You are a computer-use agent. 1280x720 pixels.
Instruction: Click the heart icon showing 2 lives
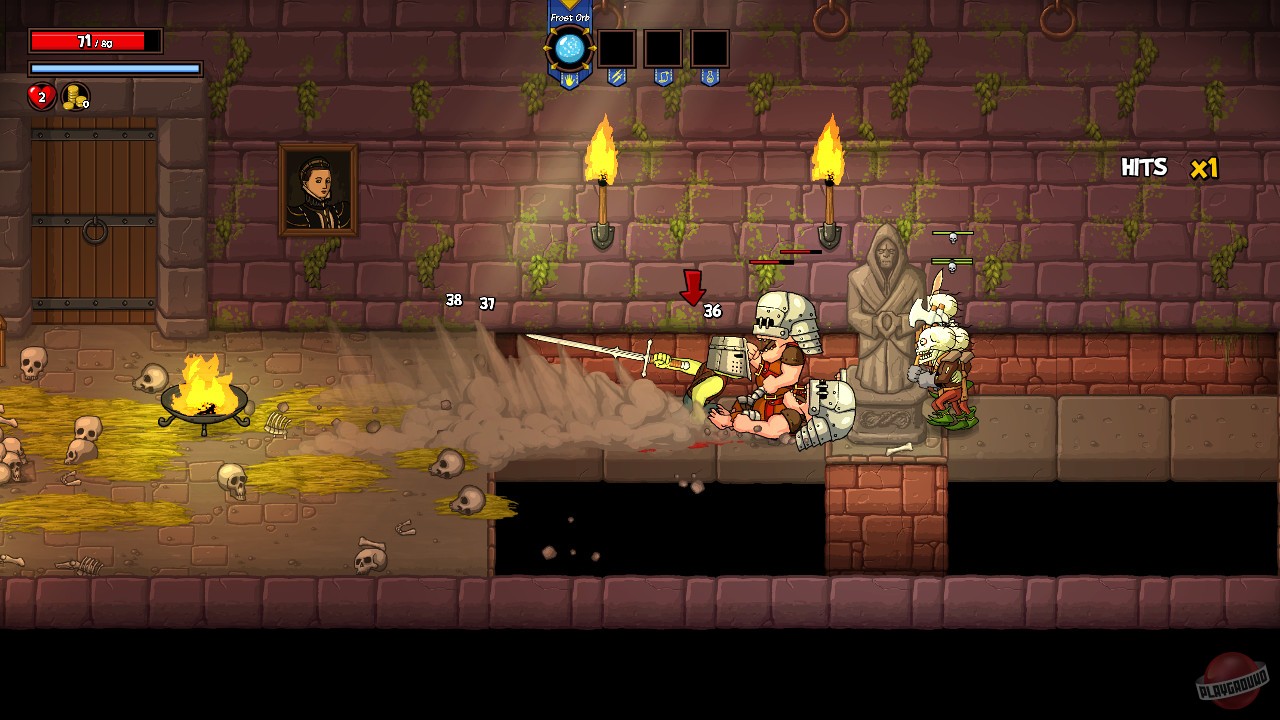coord(40,97)
